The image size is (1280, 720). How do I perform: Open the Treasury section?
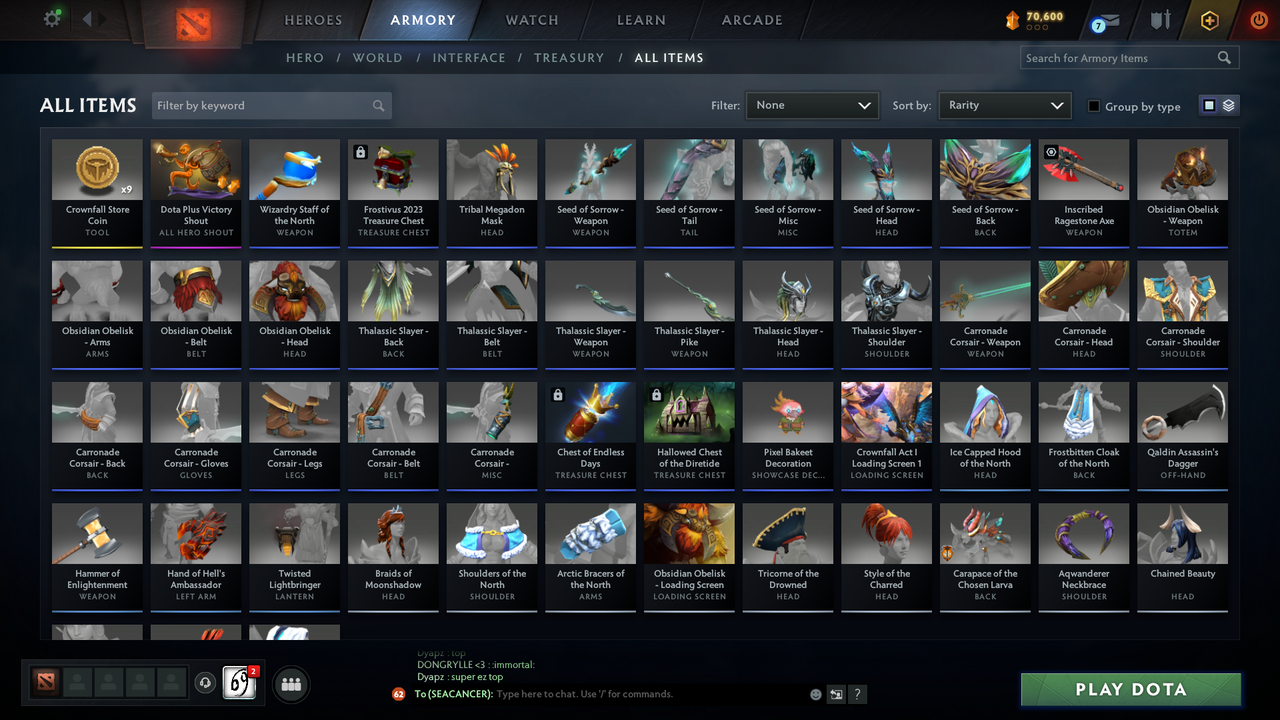click(x=569, y=57)
